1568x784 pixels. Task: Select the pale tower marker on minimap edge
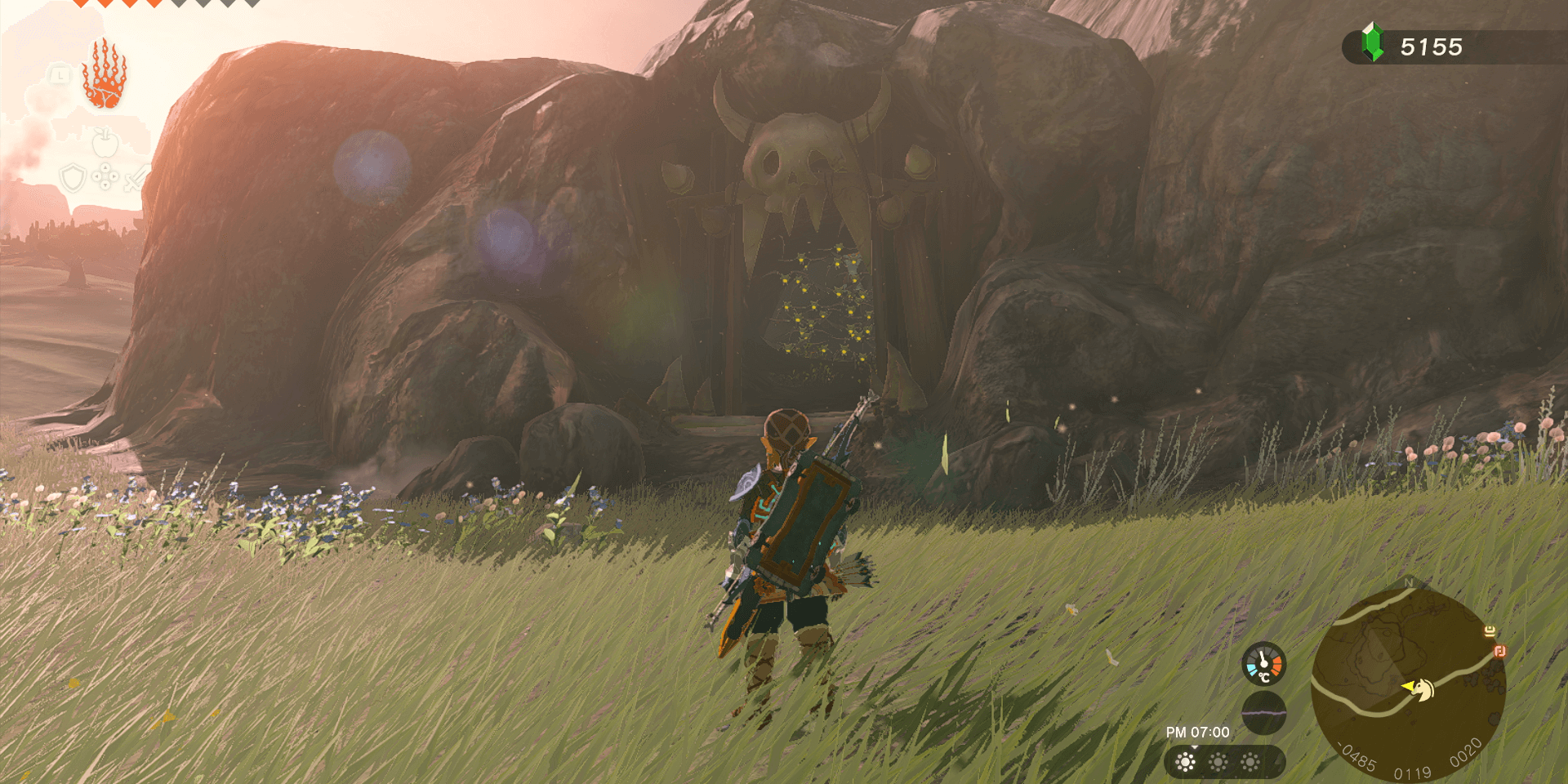coord(1490,631)
